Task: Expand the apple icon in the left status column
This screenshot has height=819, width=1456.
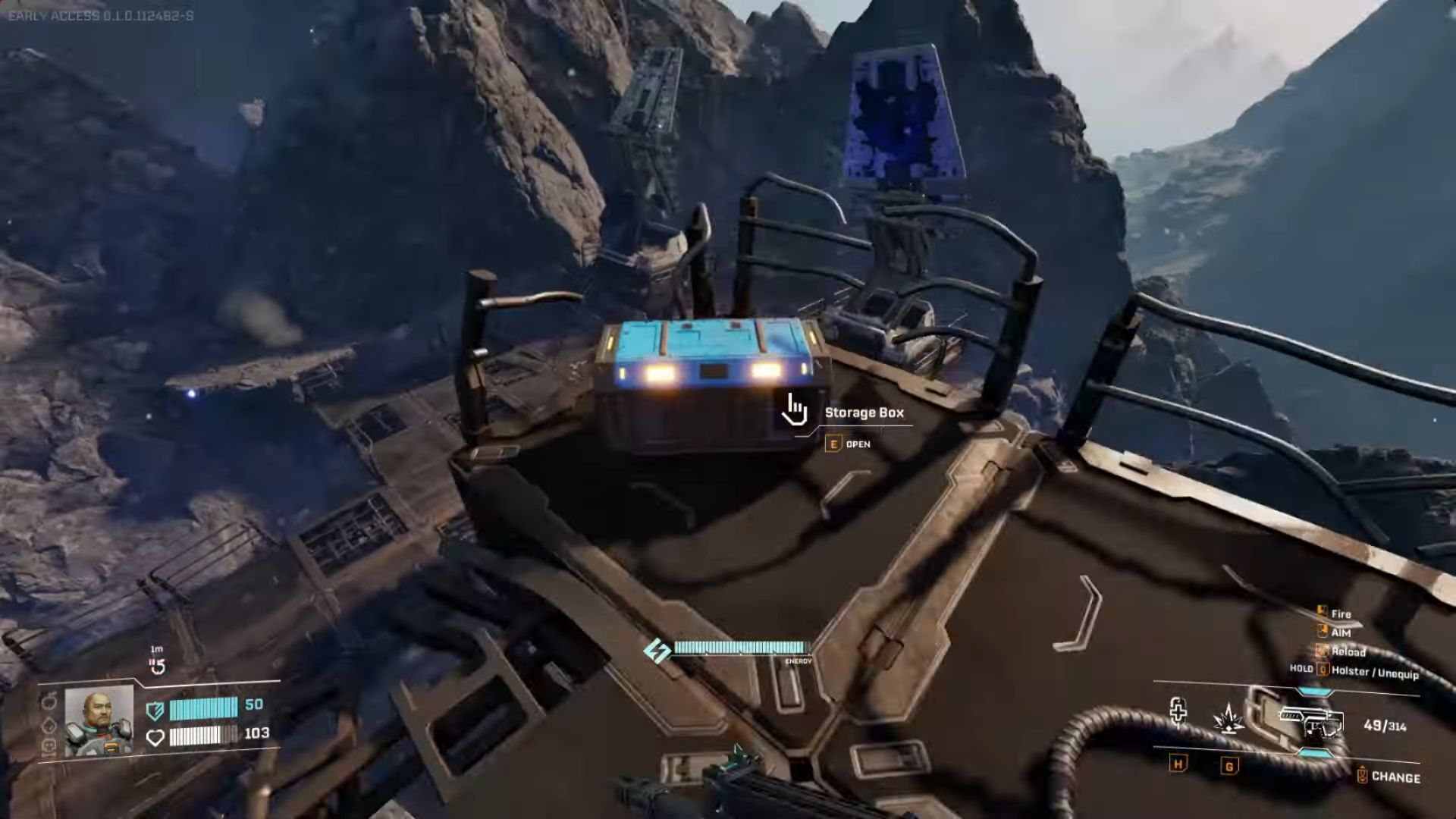Action: point(47,700)
